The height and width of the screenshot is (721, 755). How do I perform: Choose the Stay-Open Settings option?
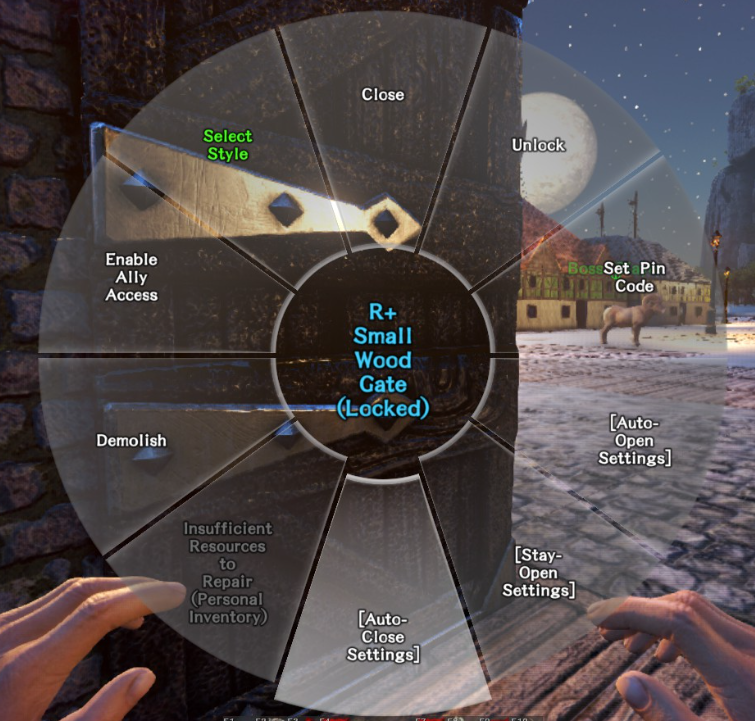(539, 572)
